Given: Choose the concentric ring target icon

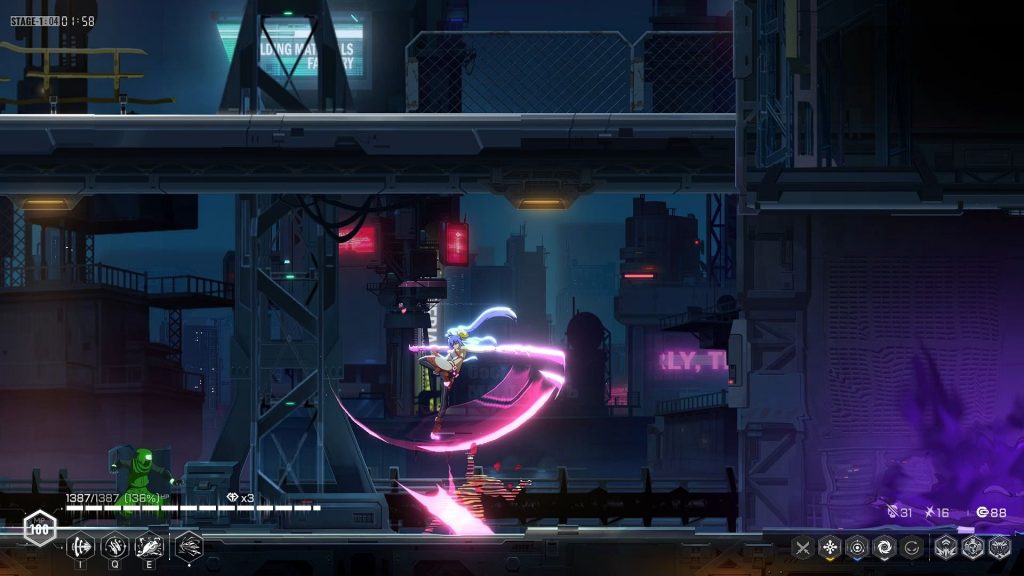Looking at the screenshot, I should (x=857, y=547).
